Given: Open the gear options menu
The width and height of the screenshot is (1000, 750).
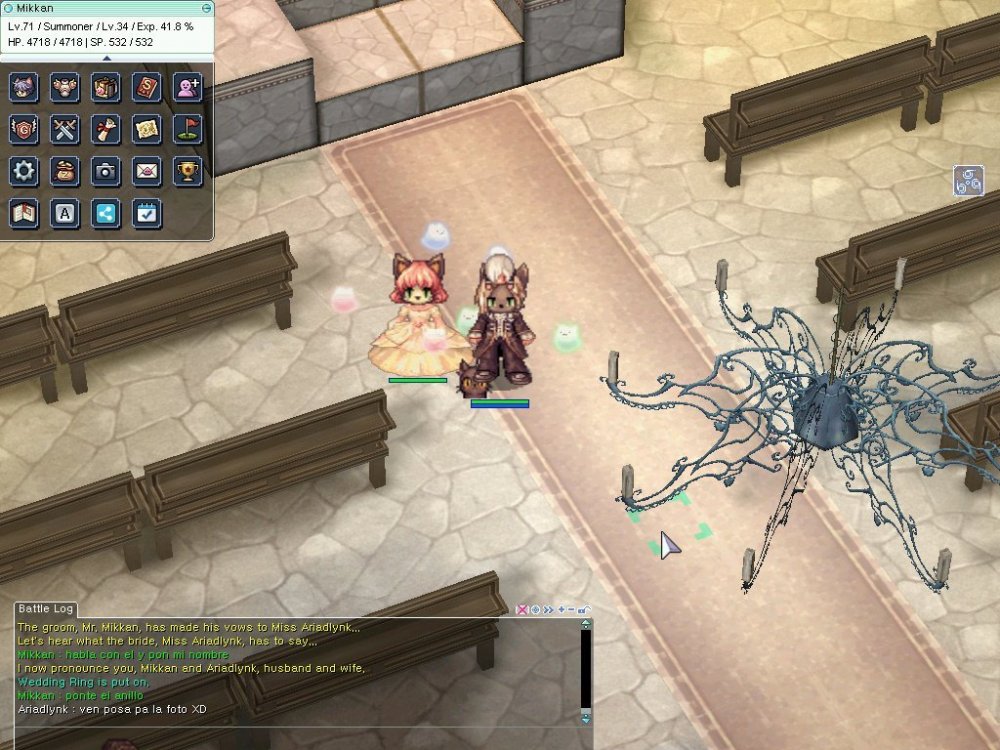Looking at the screenshot, I should coord(24,171).
